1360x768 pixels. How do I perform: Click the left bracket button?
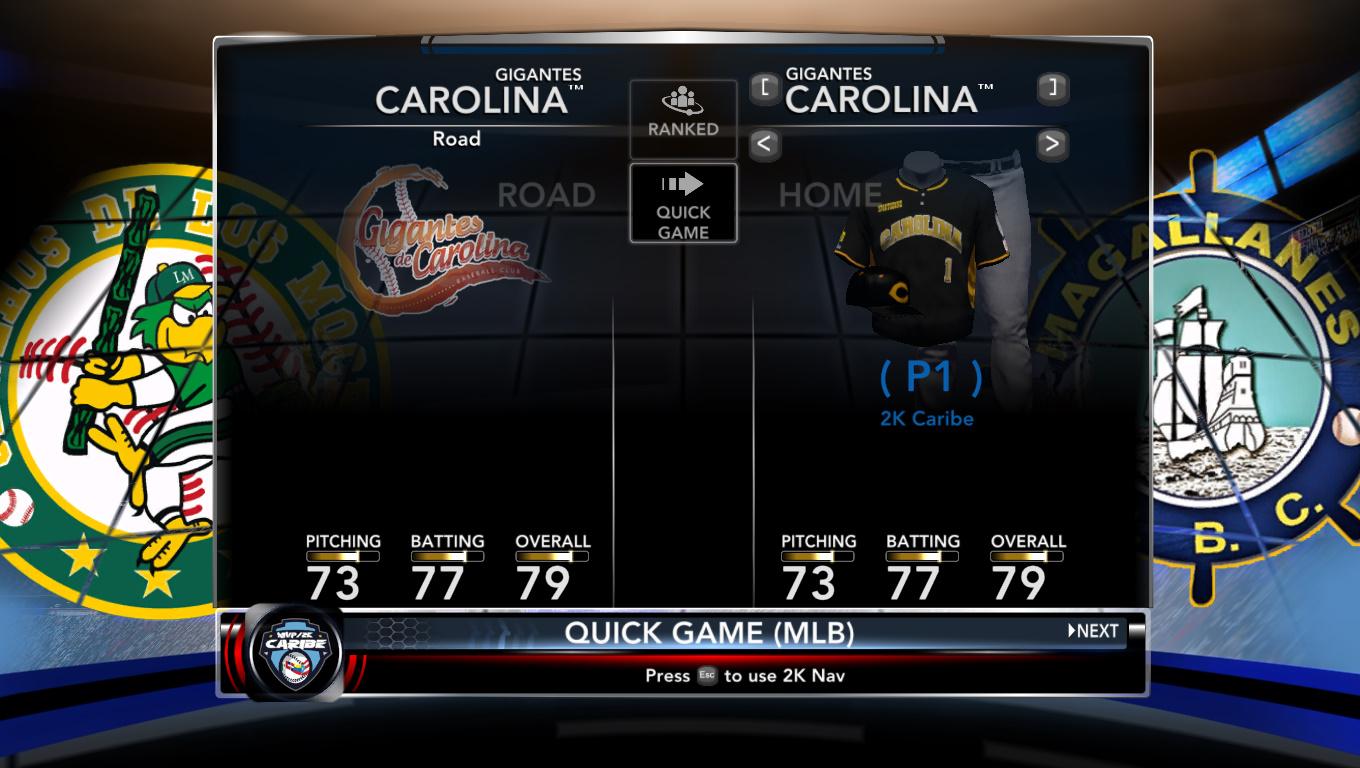(x=764, y=88)
